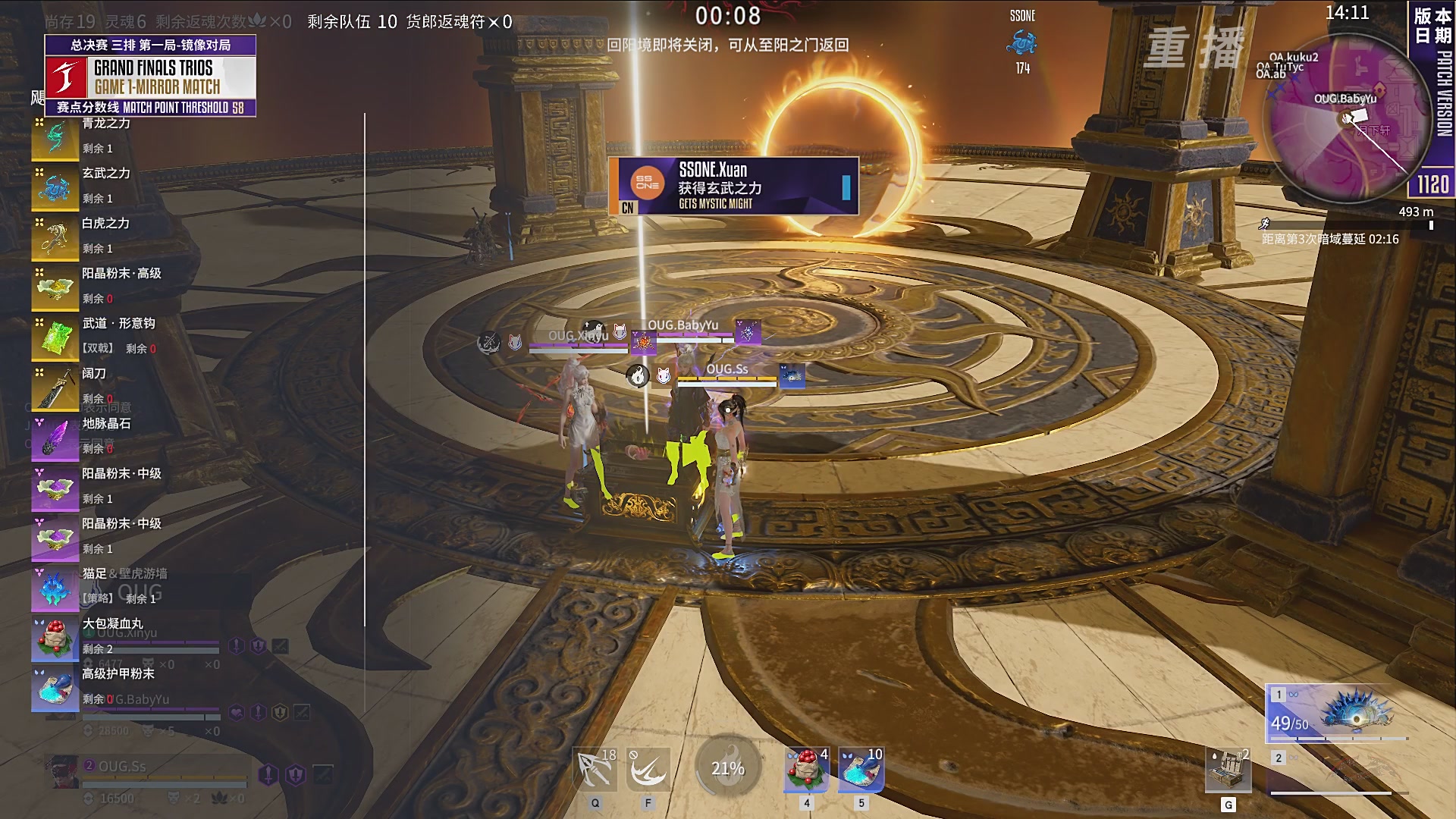Use the healing pill hotbar slot

807,770
